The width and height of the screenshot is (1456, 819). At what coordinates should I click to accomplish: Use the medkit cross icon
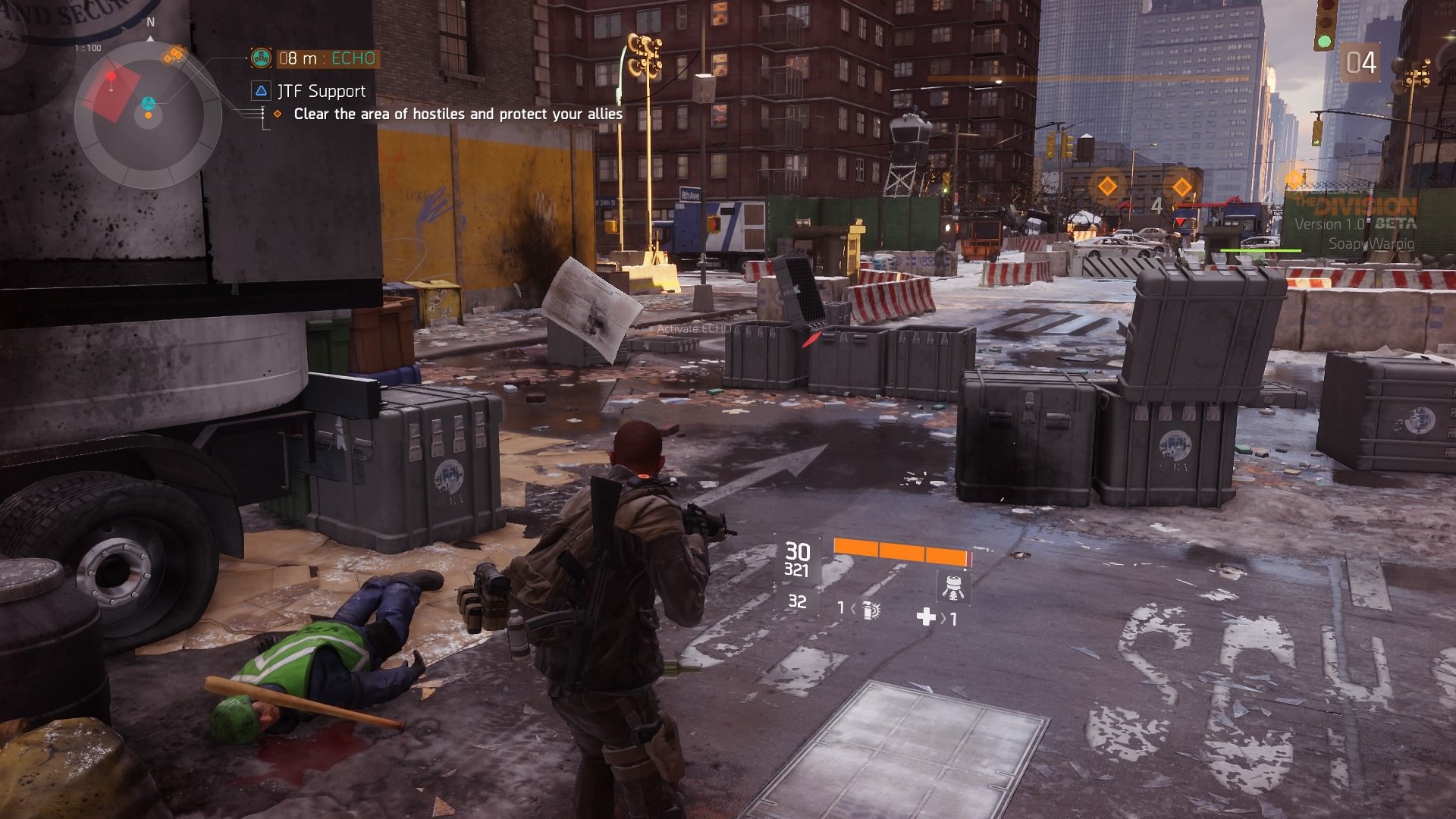926,617
